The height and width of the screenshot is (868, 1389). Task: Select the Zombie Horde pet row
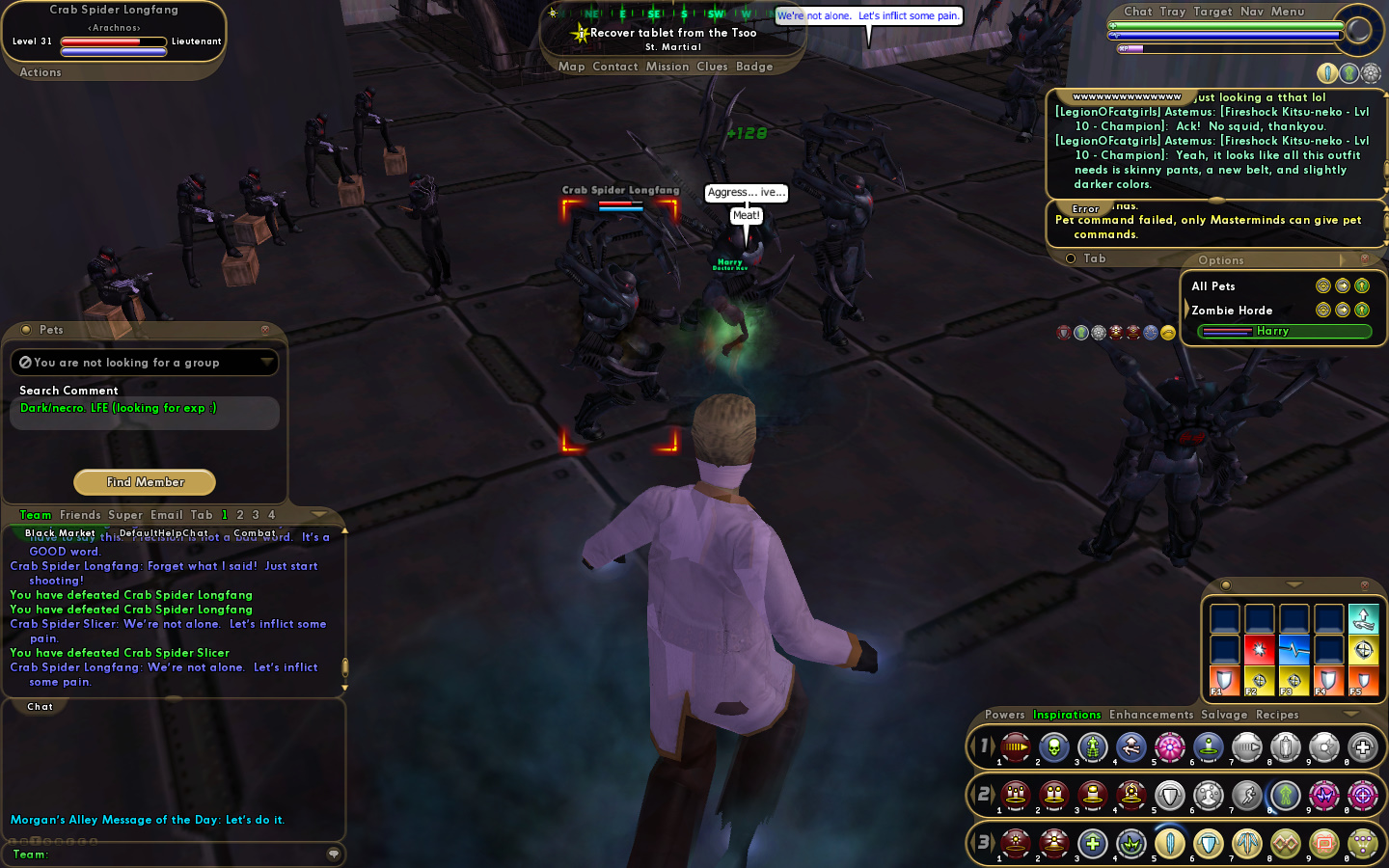coord(1232,311)
